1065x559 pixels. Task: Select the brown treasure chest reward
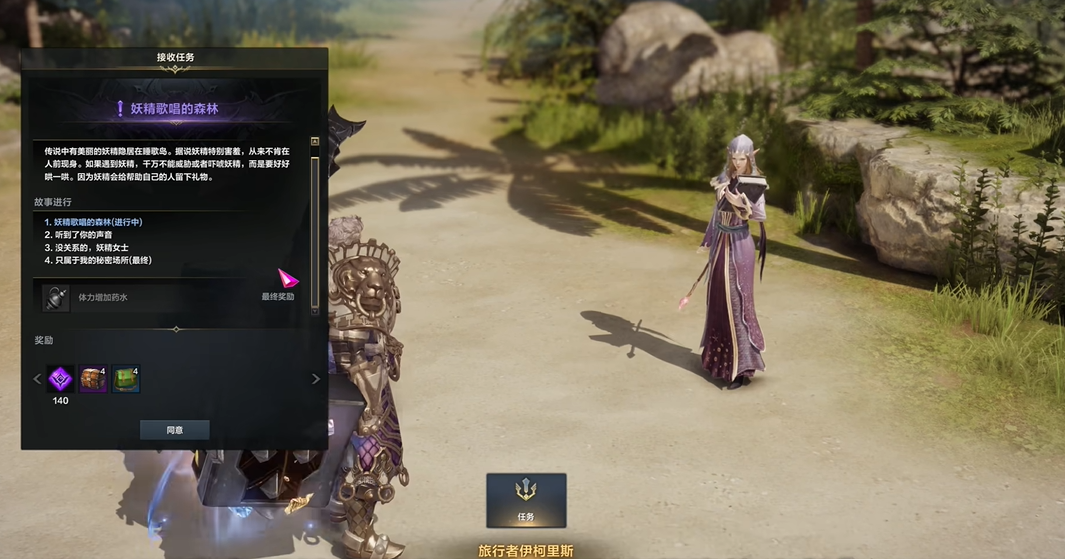click(93, 379)
